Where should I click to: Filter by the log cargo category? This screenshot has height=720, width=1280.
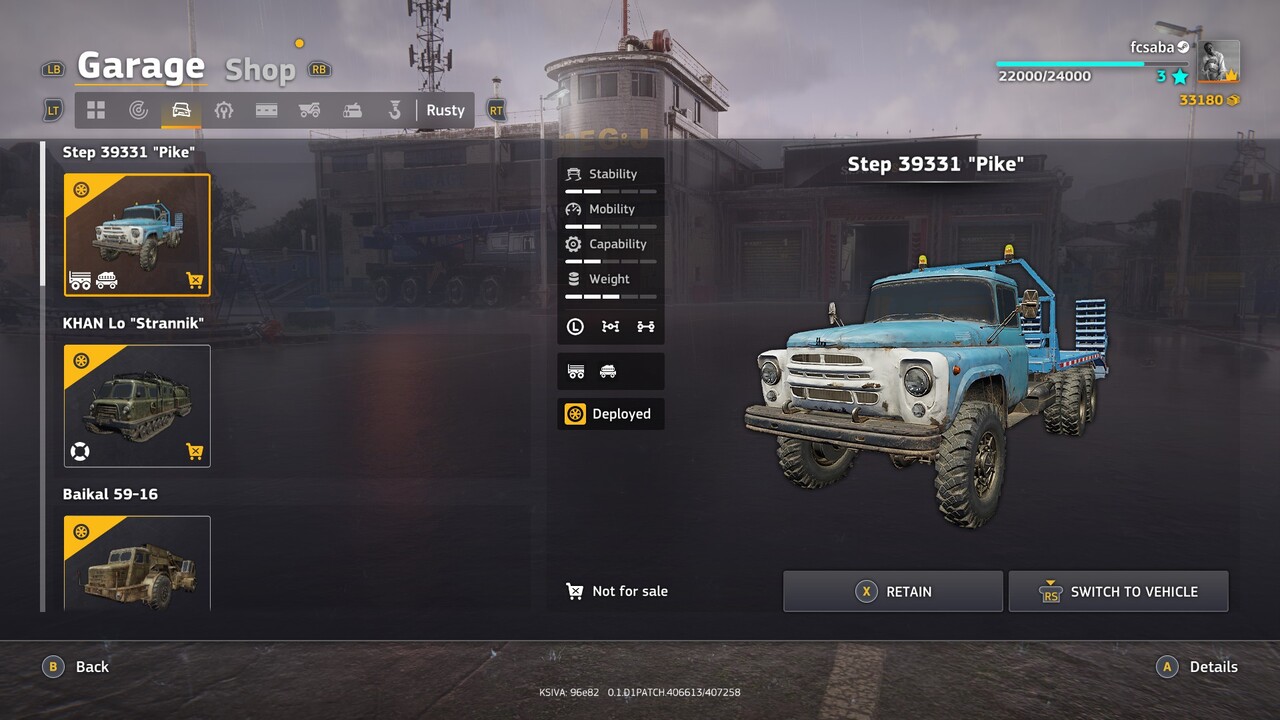click(352, 110)
